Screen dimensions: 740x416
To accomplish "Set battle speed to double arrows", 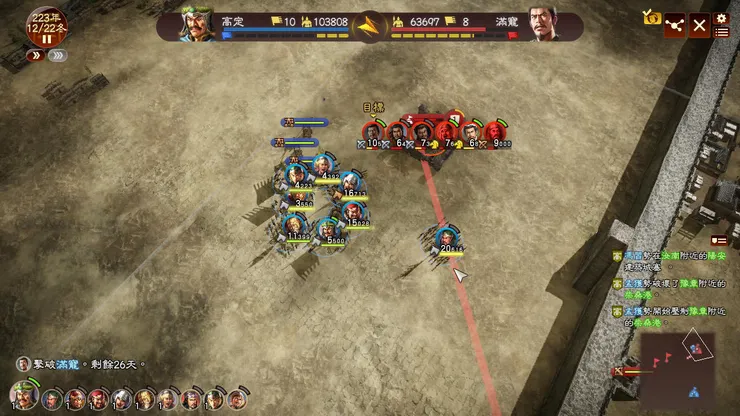I will (x=36, y=56).
